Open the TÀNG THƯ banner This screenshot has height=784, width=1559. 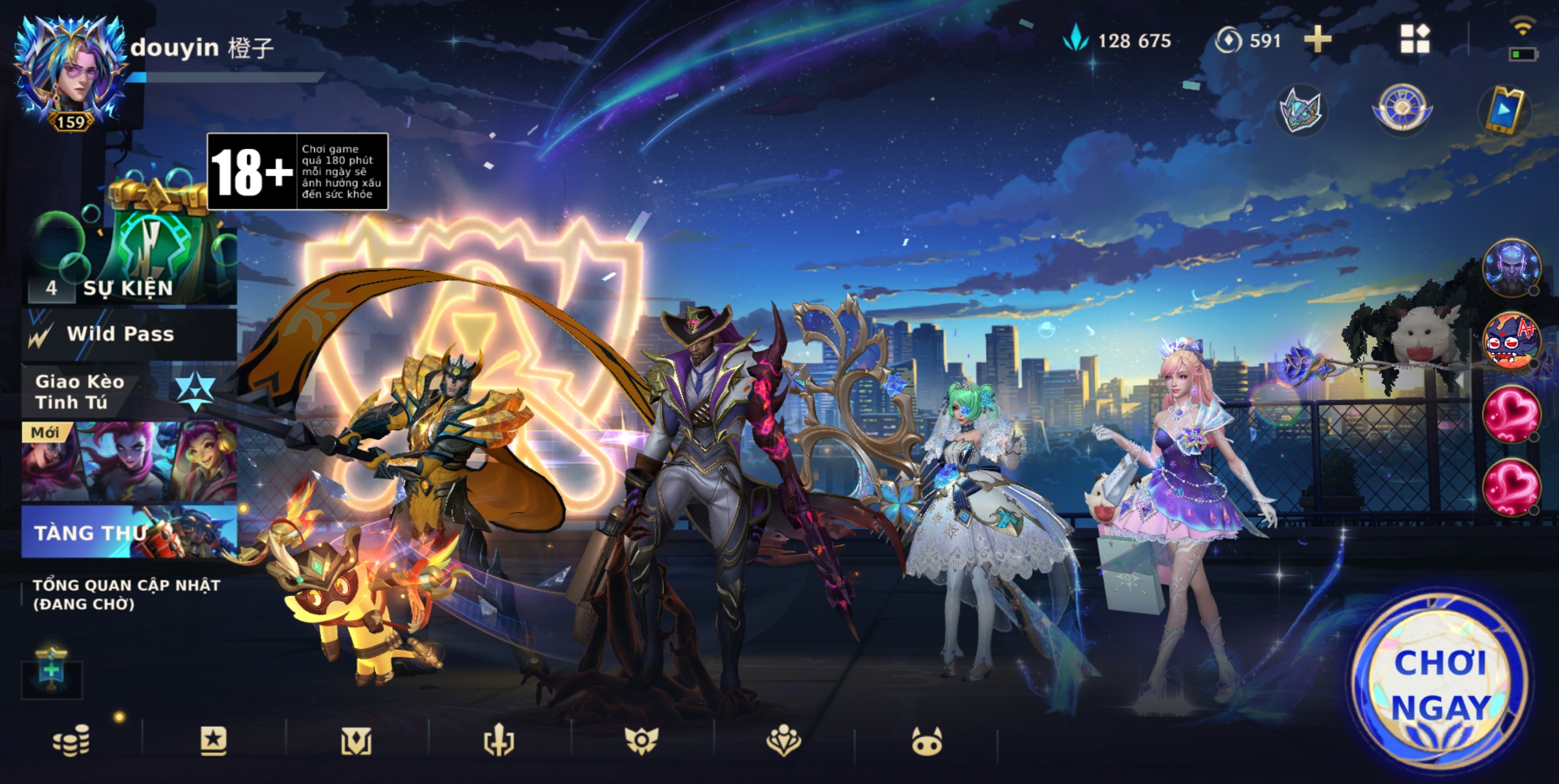[129, 531]
